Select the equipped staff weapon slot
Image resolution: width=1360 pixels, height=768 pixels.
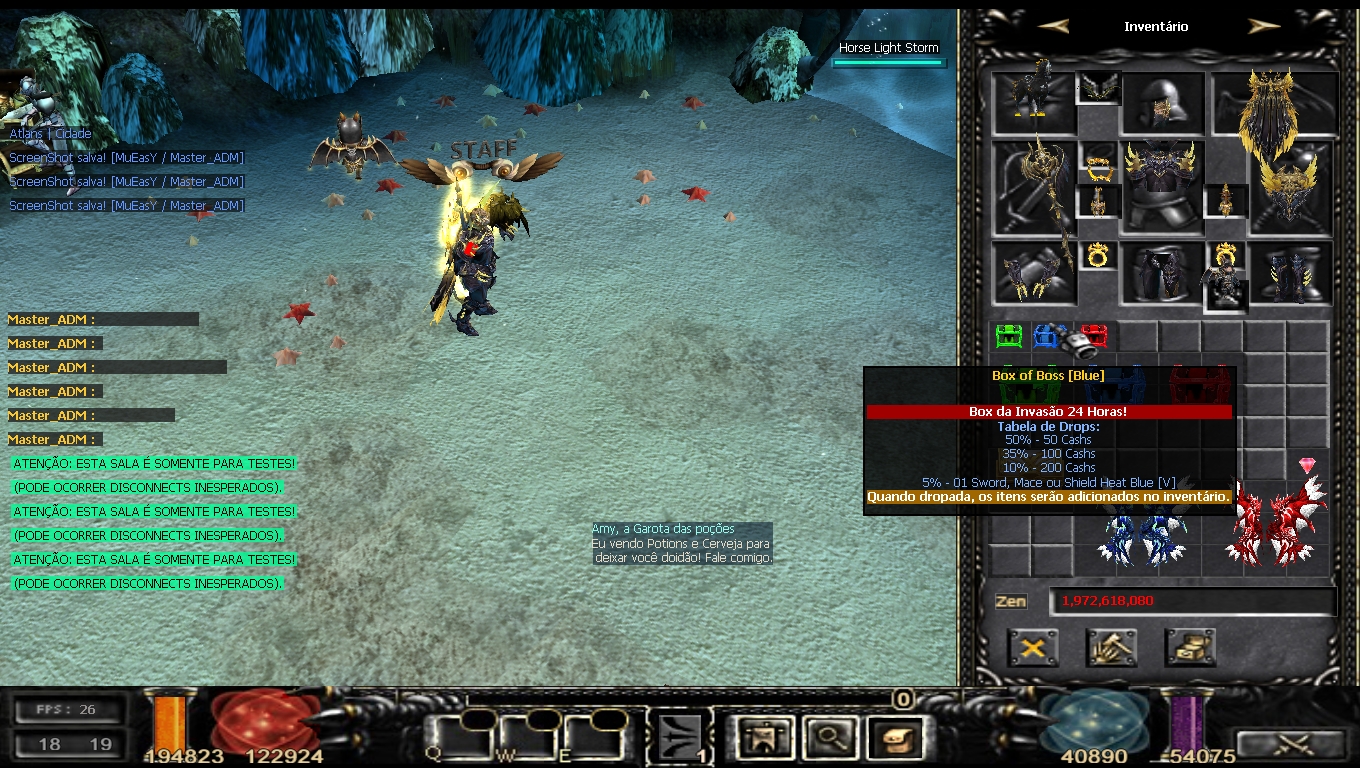click(x=1034, y=190)
